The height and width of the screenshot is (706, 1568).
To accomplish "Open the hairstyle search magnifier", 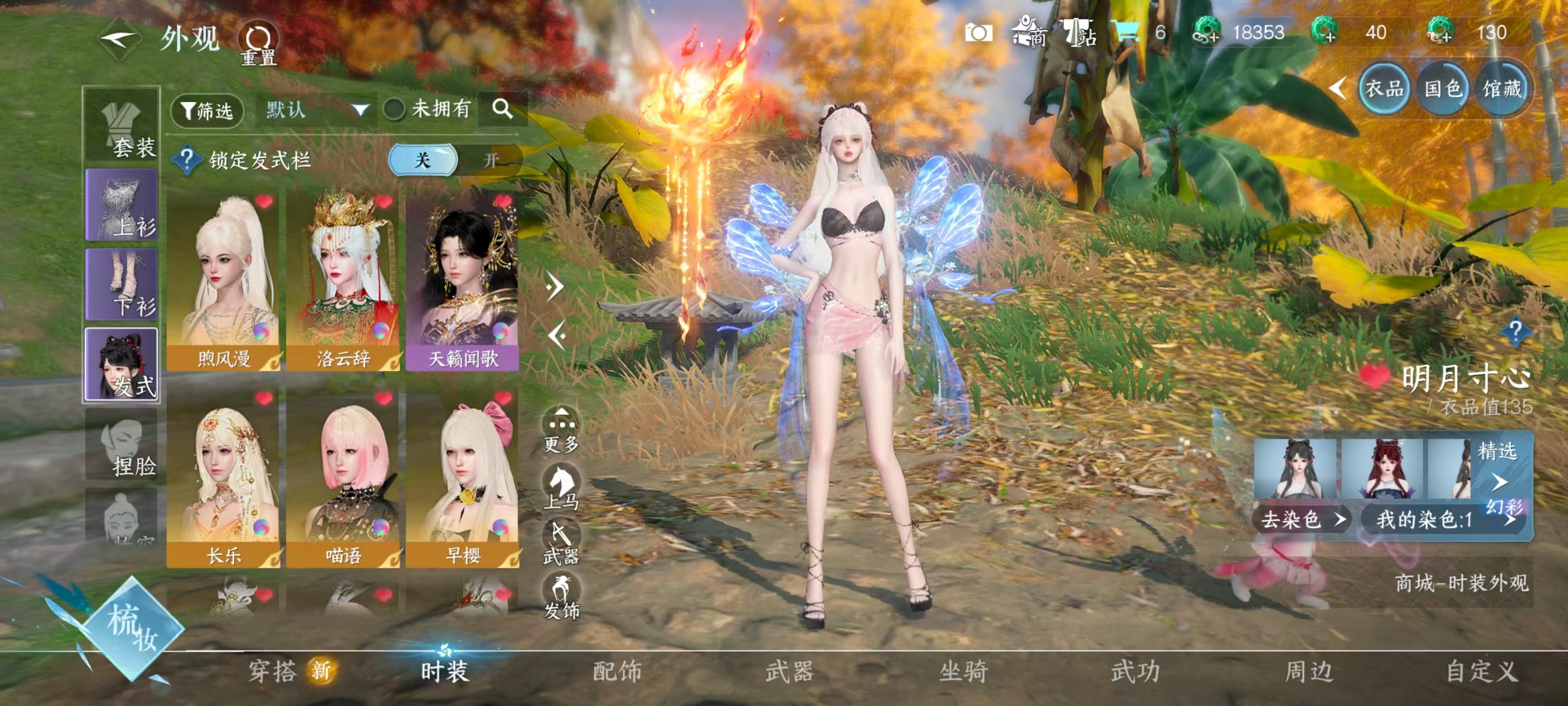I will point(502,109).
